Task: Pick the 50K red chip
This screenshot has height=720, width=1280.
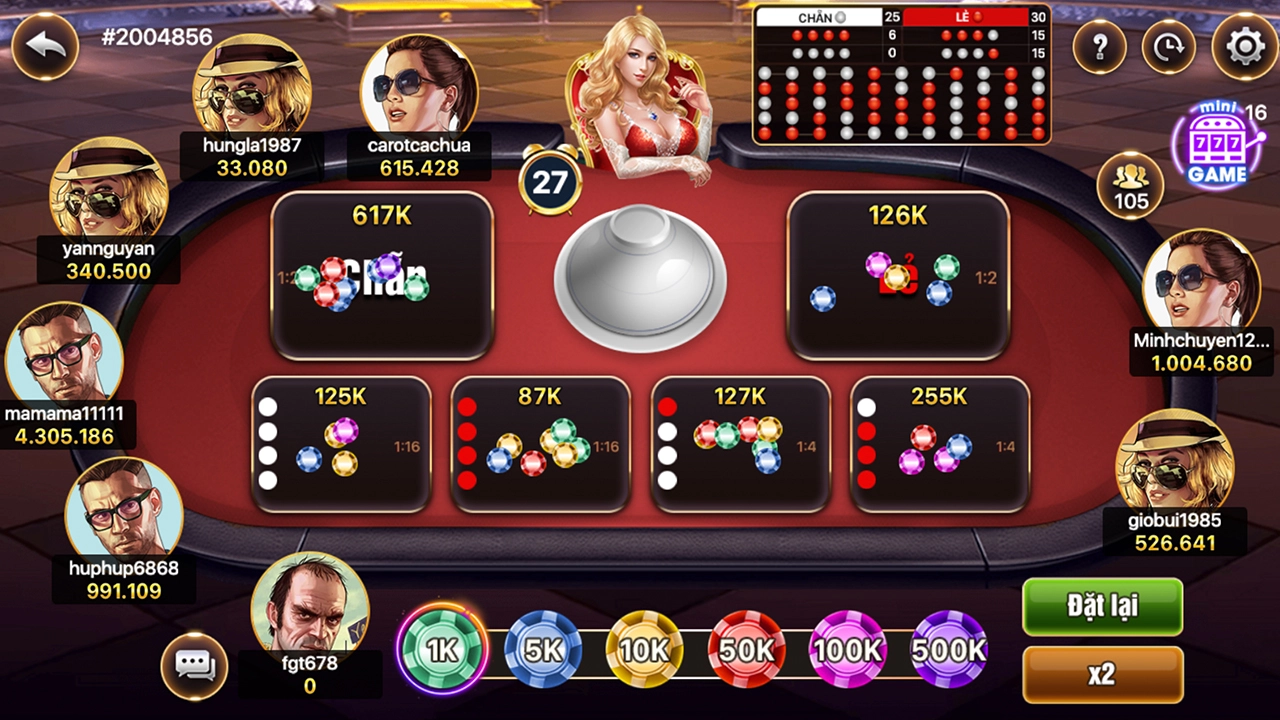Action: [746, 650]
